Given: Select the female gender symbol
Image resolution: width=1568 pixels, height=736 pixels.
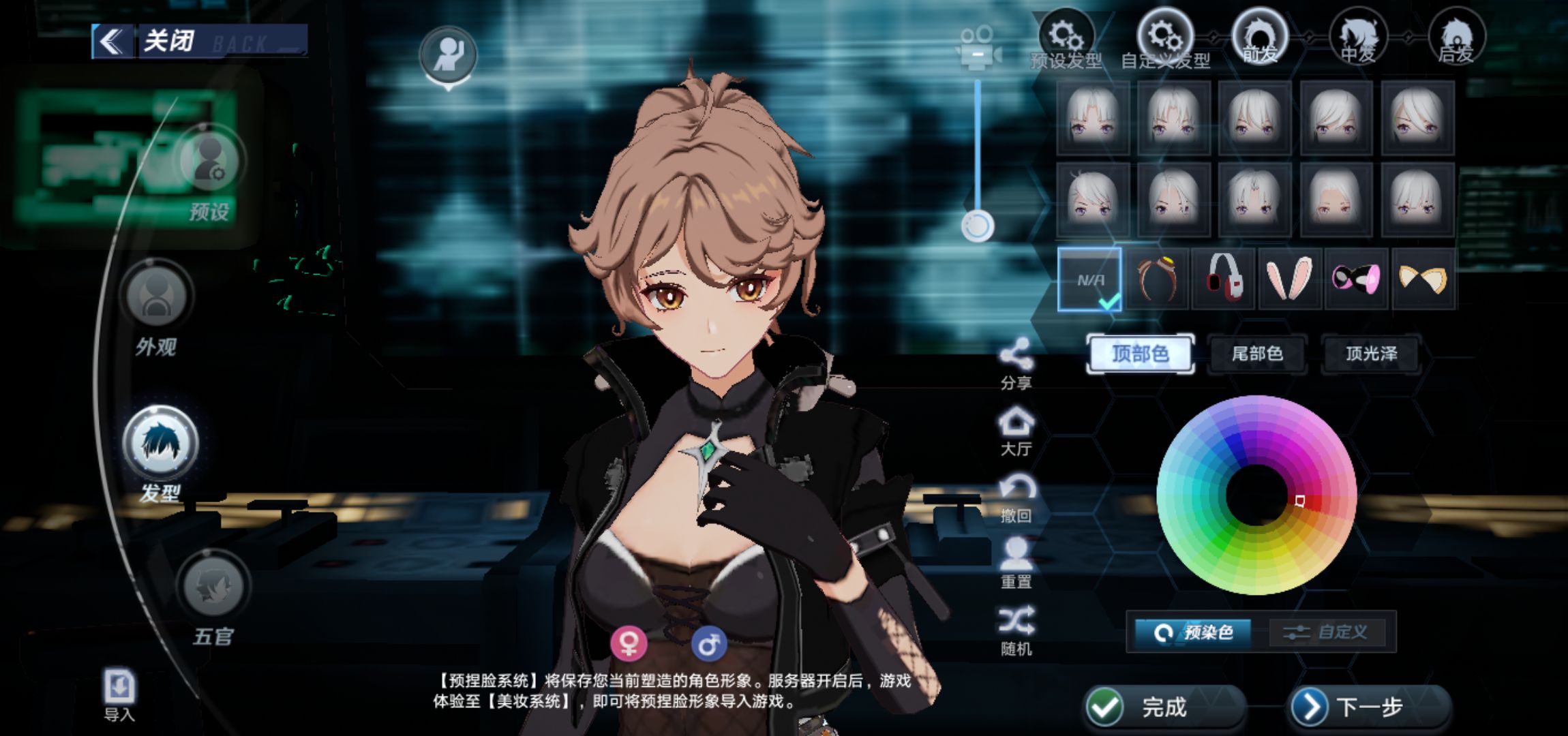Looking at the screenshot, I should (x=628, y=643).
